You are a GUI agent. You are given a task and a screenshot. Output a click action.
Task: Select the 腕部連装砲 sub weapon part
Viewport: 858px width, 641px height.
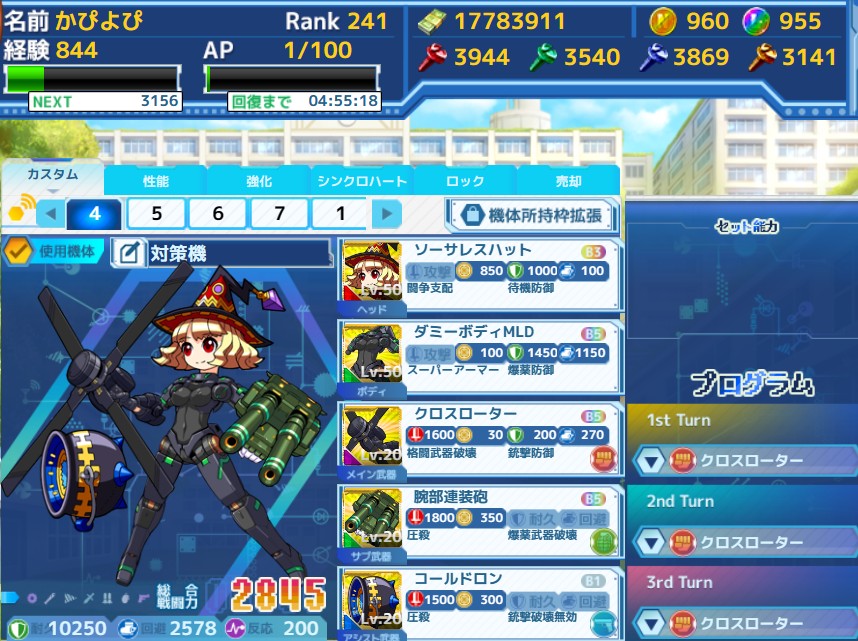point(476,522)
